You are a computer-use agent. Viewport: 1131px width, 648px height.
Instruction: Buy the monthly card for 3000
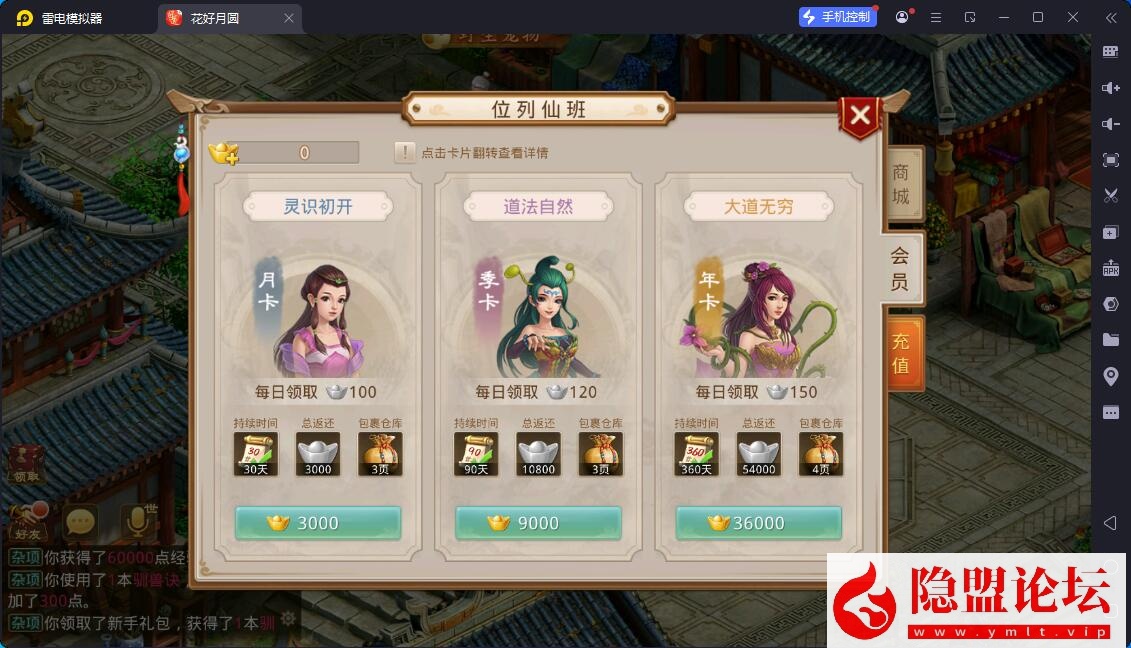point(317,523)
